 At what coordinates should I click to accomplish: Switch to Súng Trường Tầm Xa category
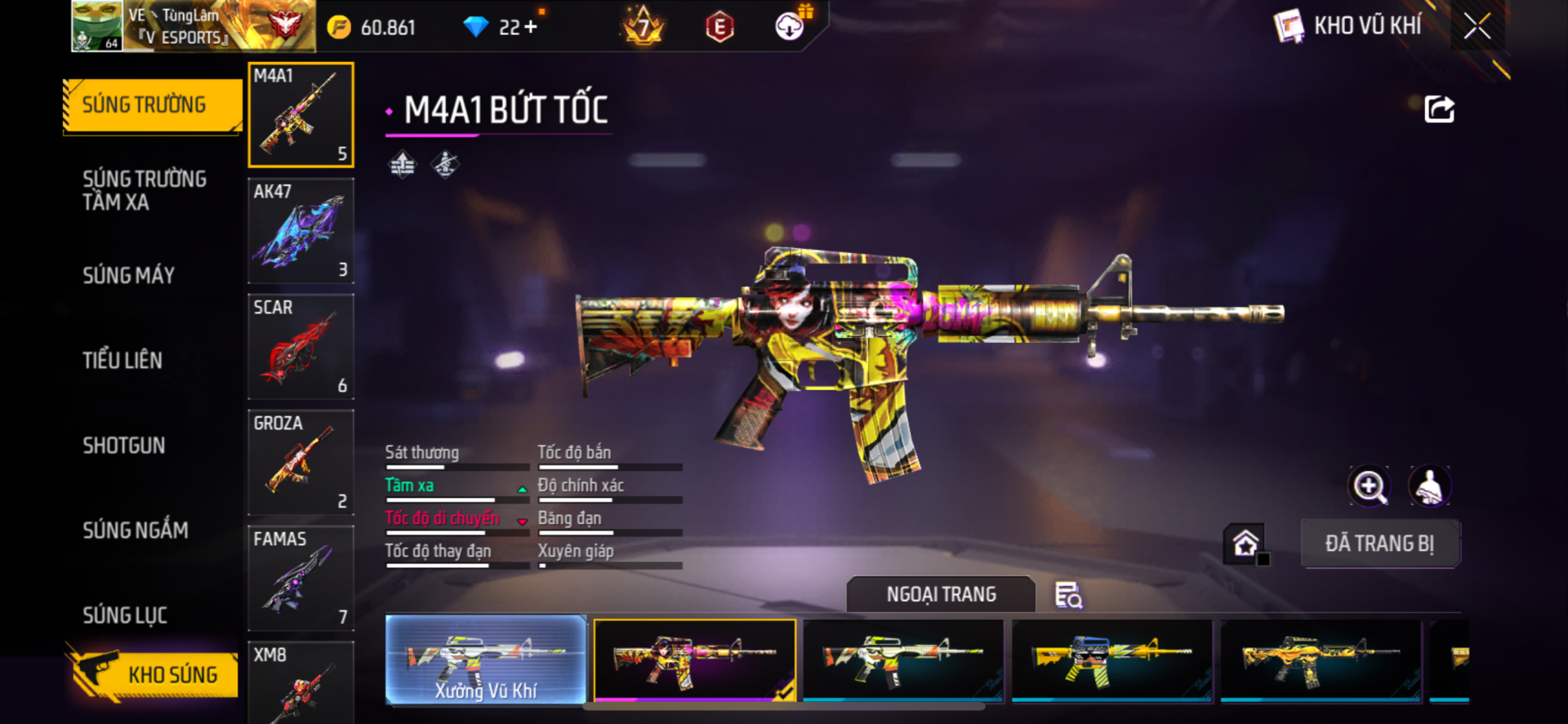[145, 190]
